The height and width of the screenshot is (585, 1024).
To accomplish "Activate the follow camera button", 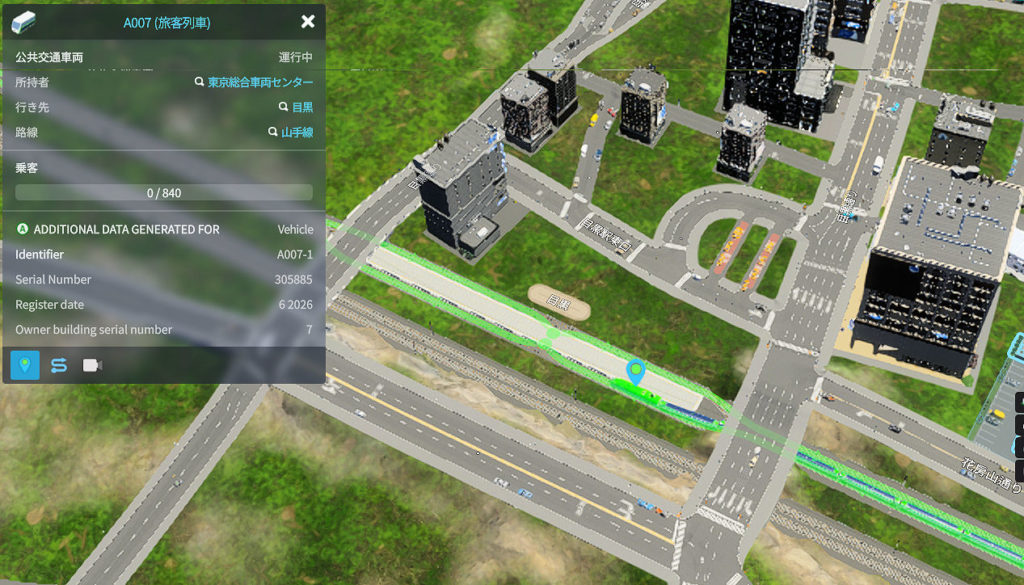I will click(93, 365).
